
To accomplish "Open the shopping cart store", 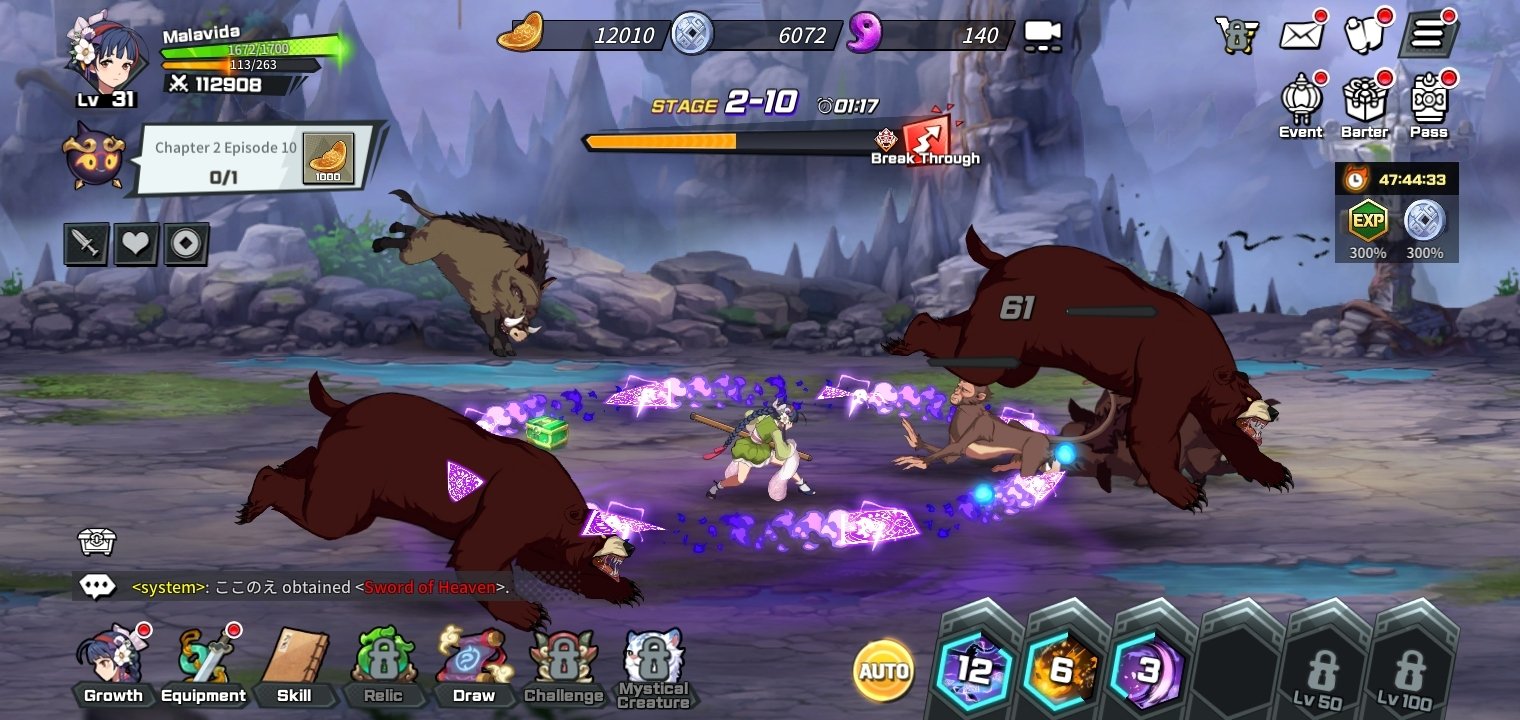I will tap(1237, 35).
